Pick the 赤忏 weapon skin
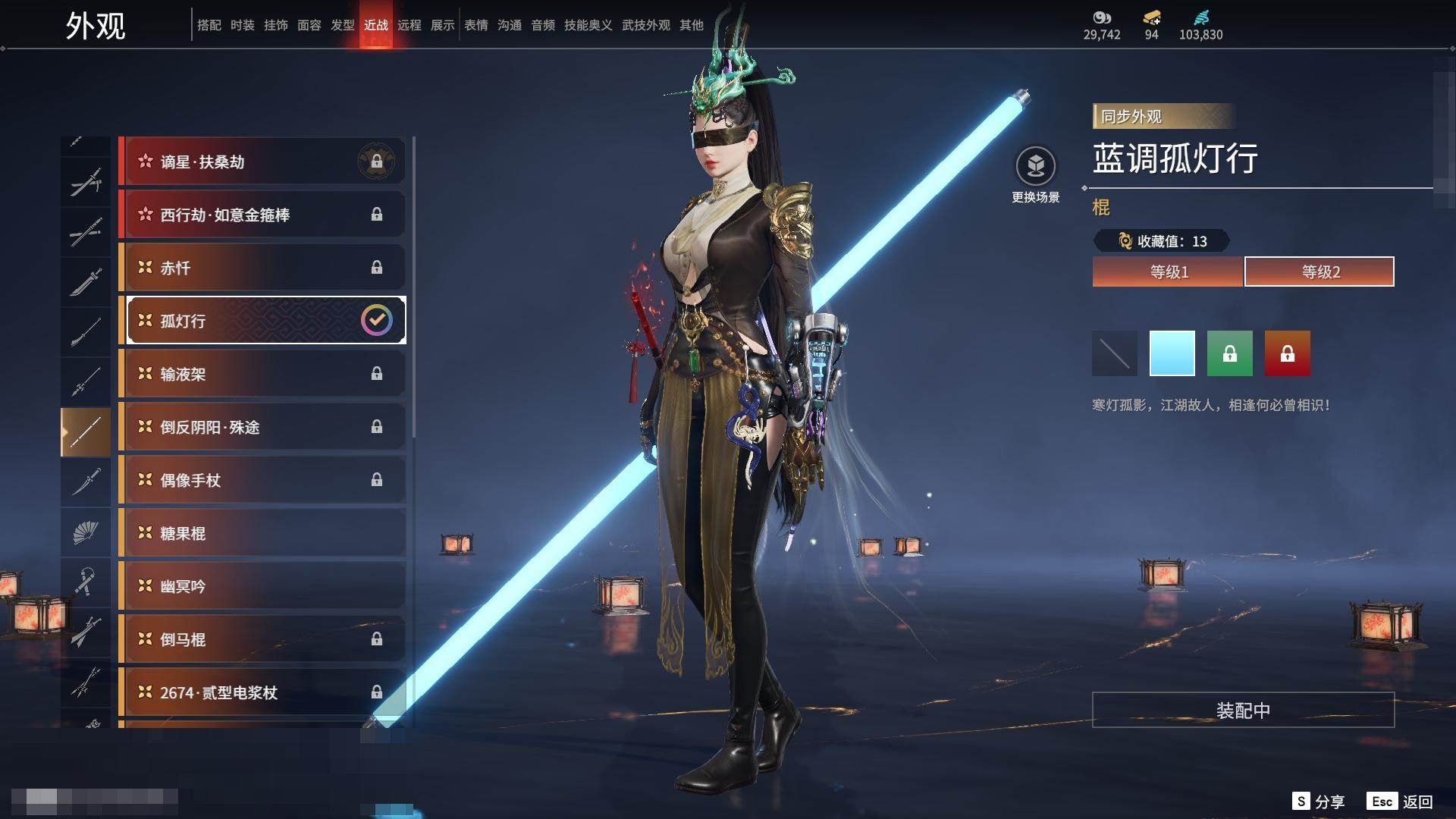1456x819 pixels. (x=262, y=268)
